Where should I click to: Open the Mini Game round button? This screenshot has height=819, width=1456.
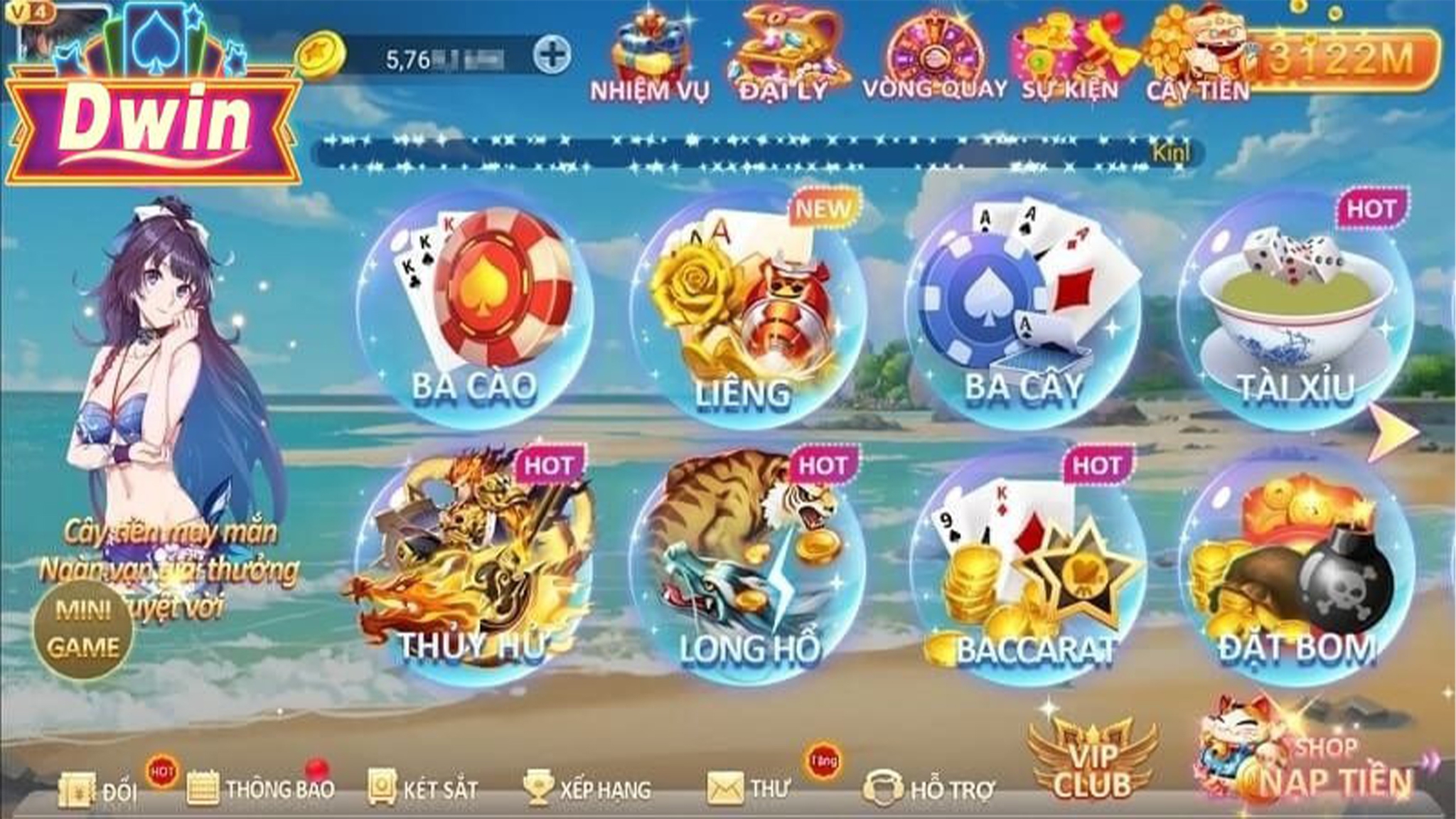83,628
